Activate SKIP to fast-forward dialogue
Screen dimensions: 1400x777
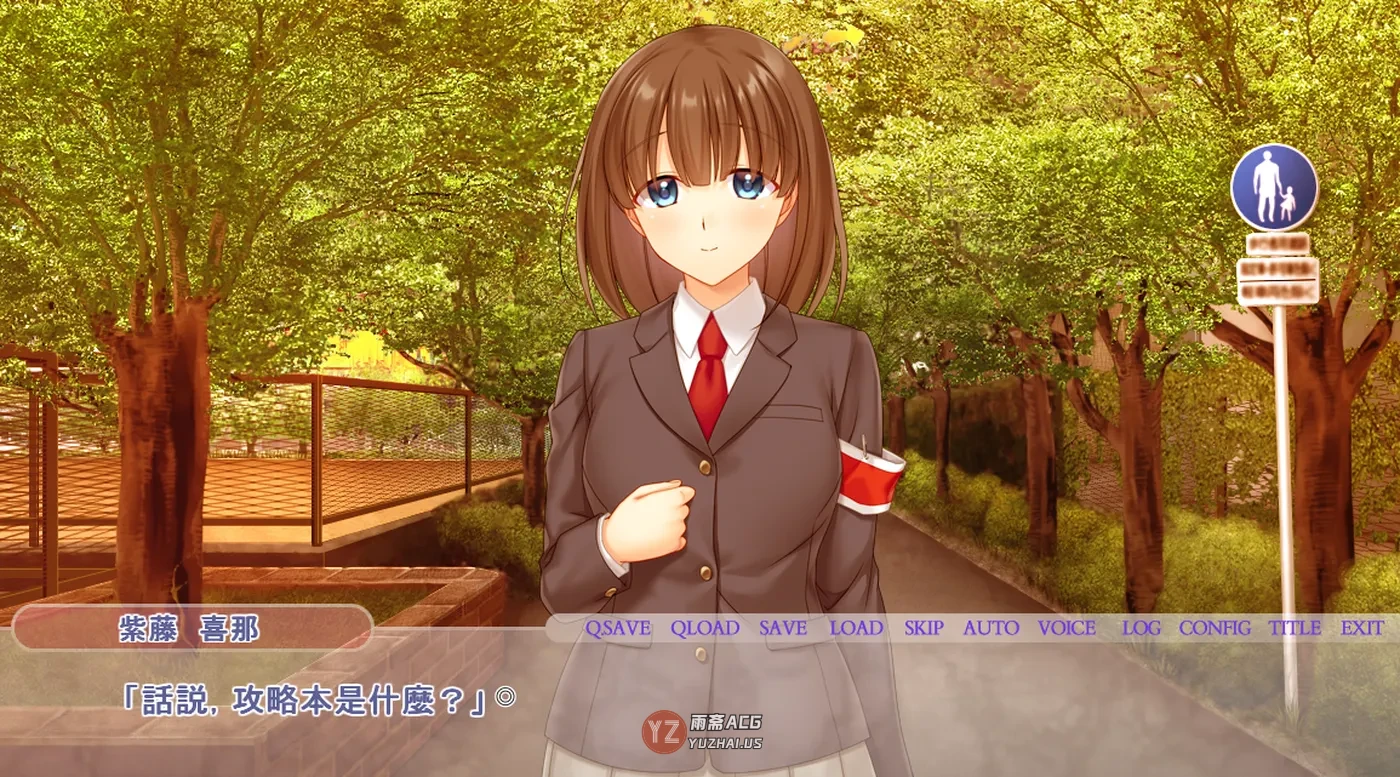(x=924, y=629)
